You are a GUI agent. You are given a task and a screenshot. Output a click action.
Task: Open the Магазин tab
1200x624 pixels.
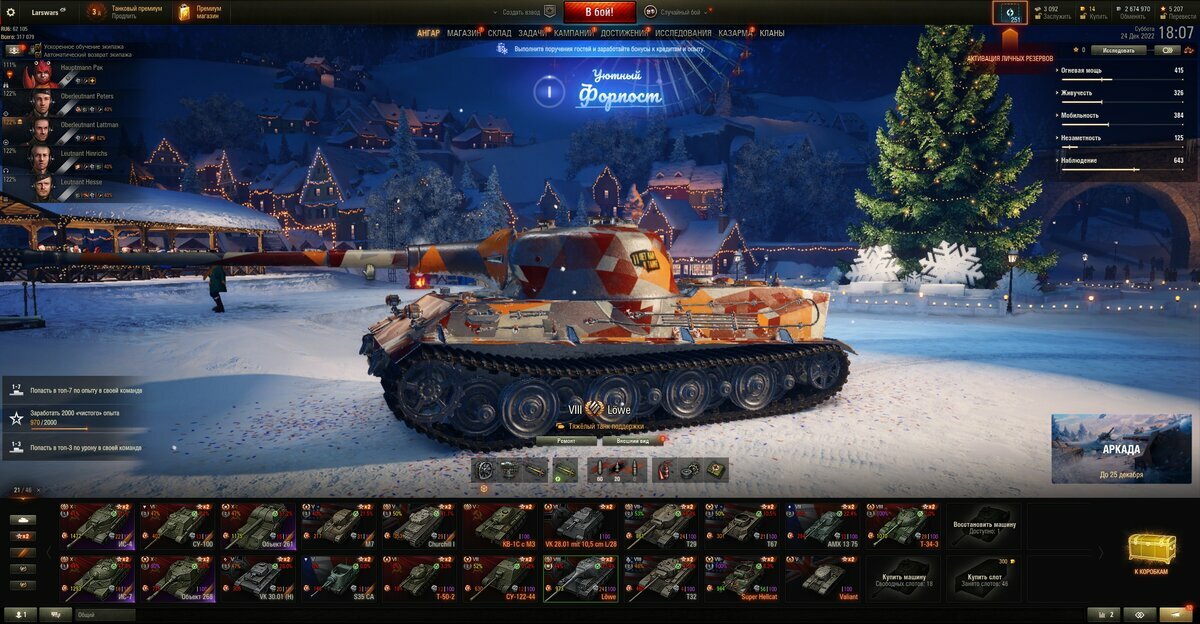(x=463, y=33)
